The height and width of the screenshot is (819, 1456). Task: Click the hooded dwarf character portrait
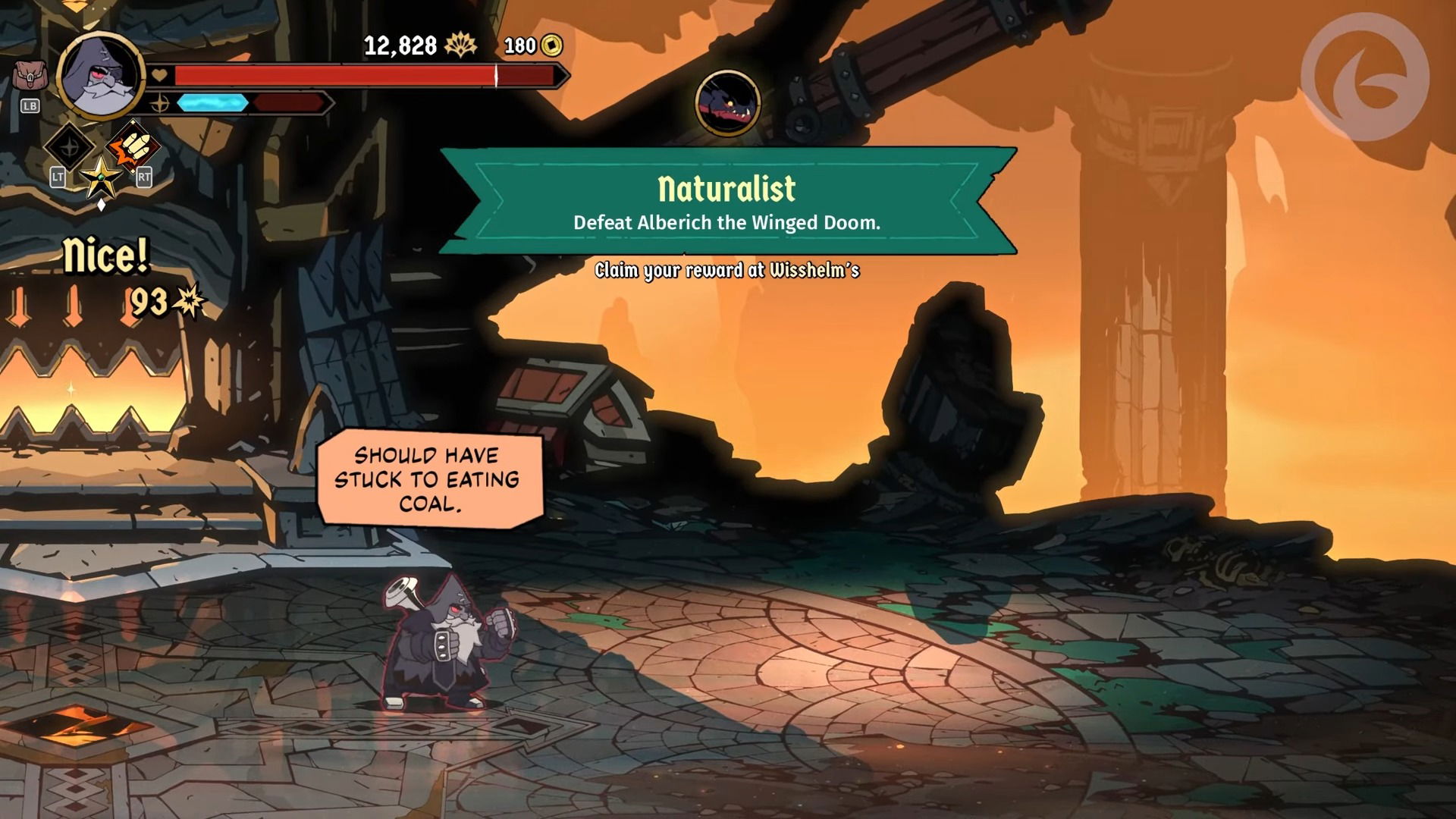pos(101,76)
